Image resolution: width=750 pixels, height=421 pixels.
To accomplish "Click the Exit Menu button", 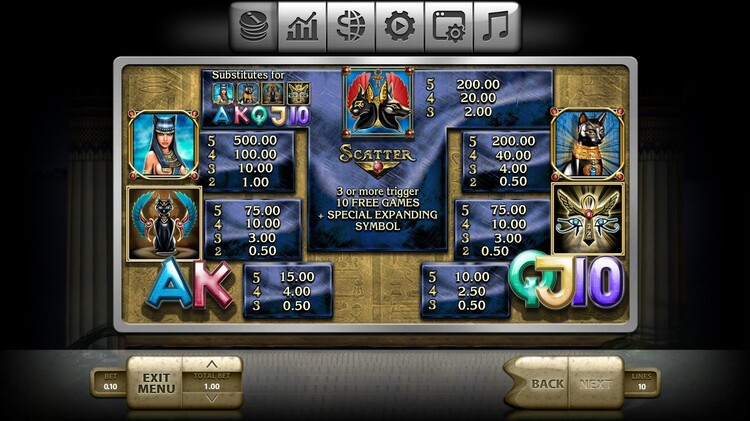I will point(155,382).
